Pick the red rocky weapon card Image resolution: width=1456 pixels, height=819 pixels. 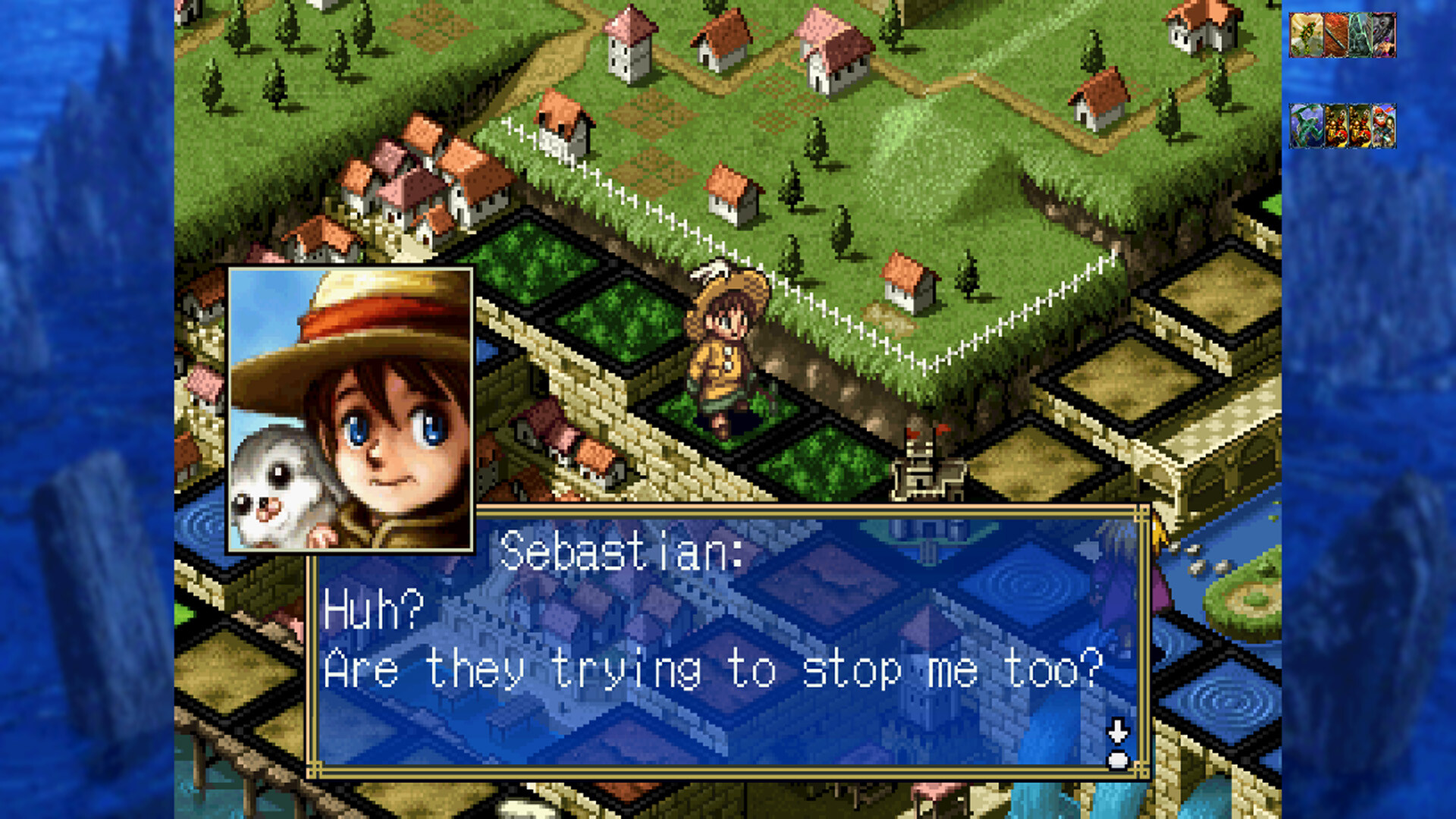pos(1337,36)
